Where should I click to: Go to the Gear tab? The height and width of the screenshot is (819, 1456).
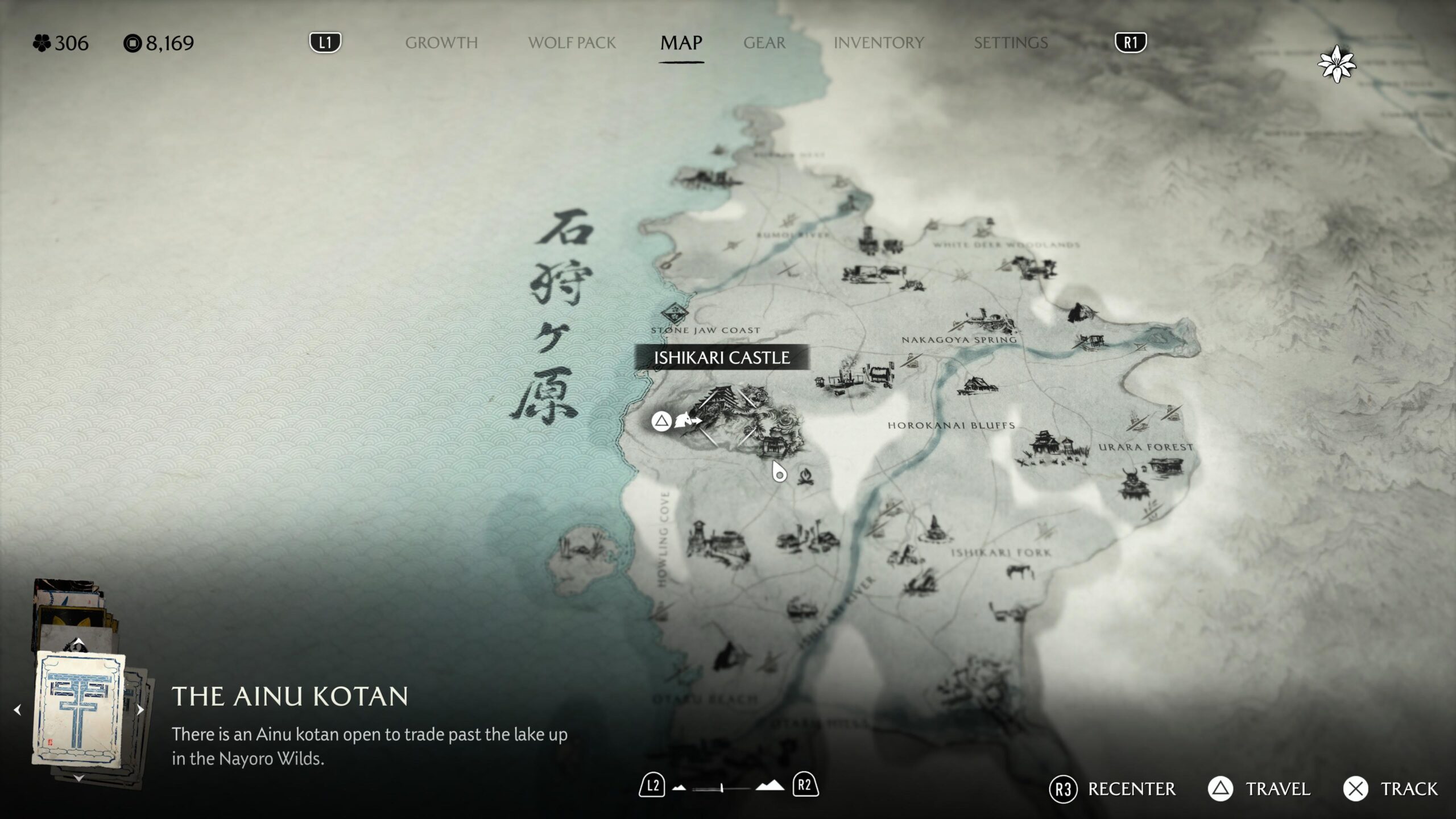tap(764, 43)
